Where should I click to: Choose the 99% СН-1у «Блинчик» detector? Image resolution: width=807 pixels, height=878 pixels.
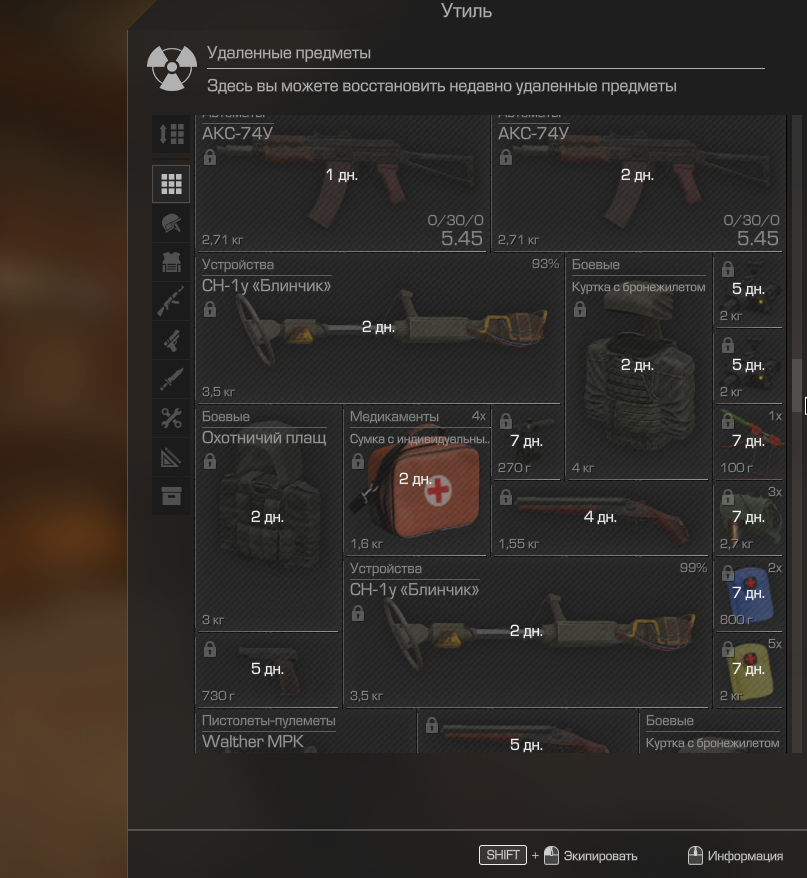(x=526, y=632)
